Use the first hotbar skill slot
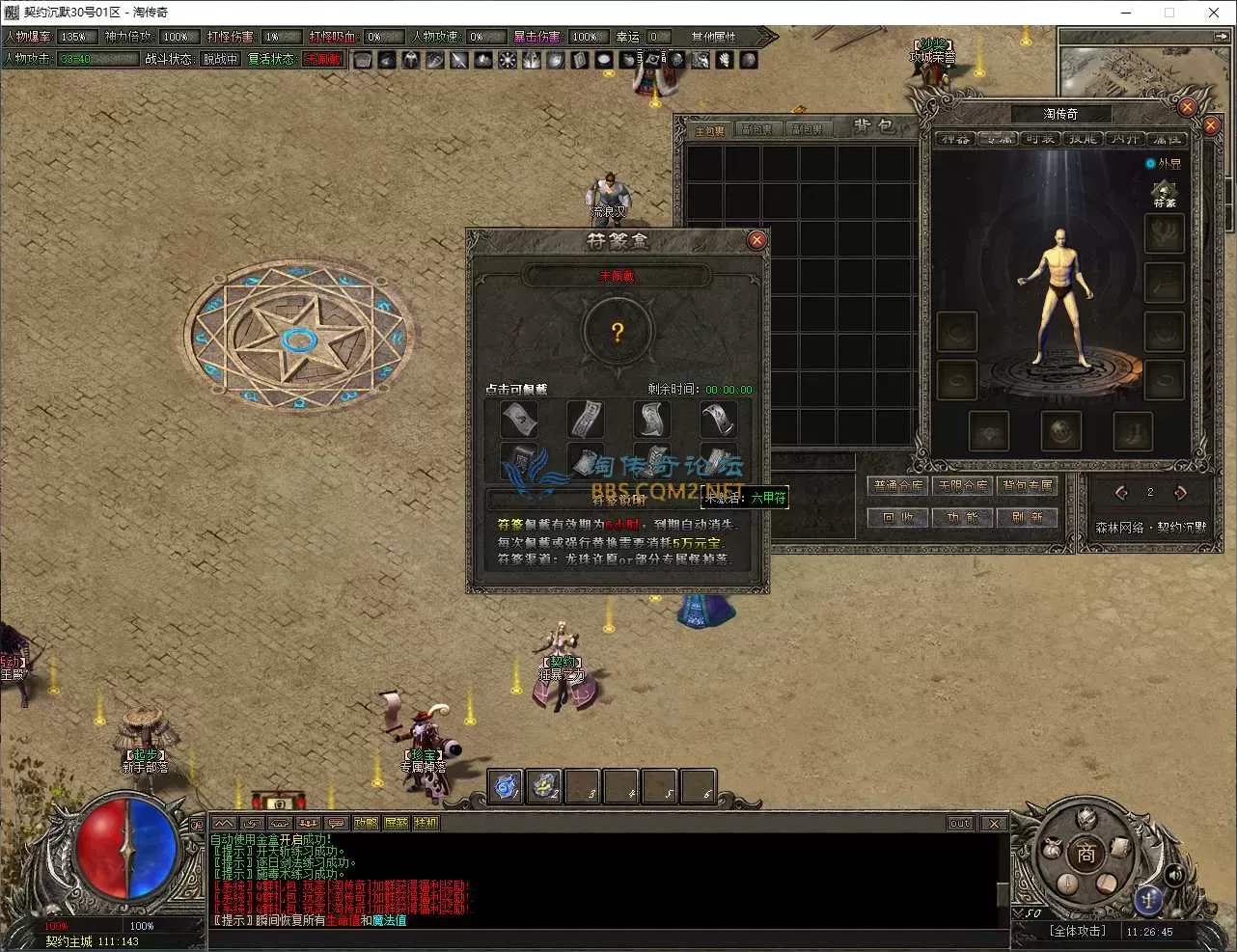 tap(506, 786)
